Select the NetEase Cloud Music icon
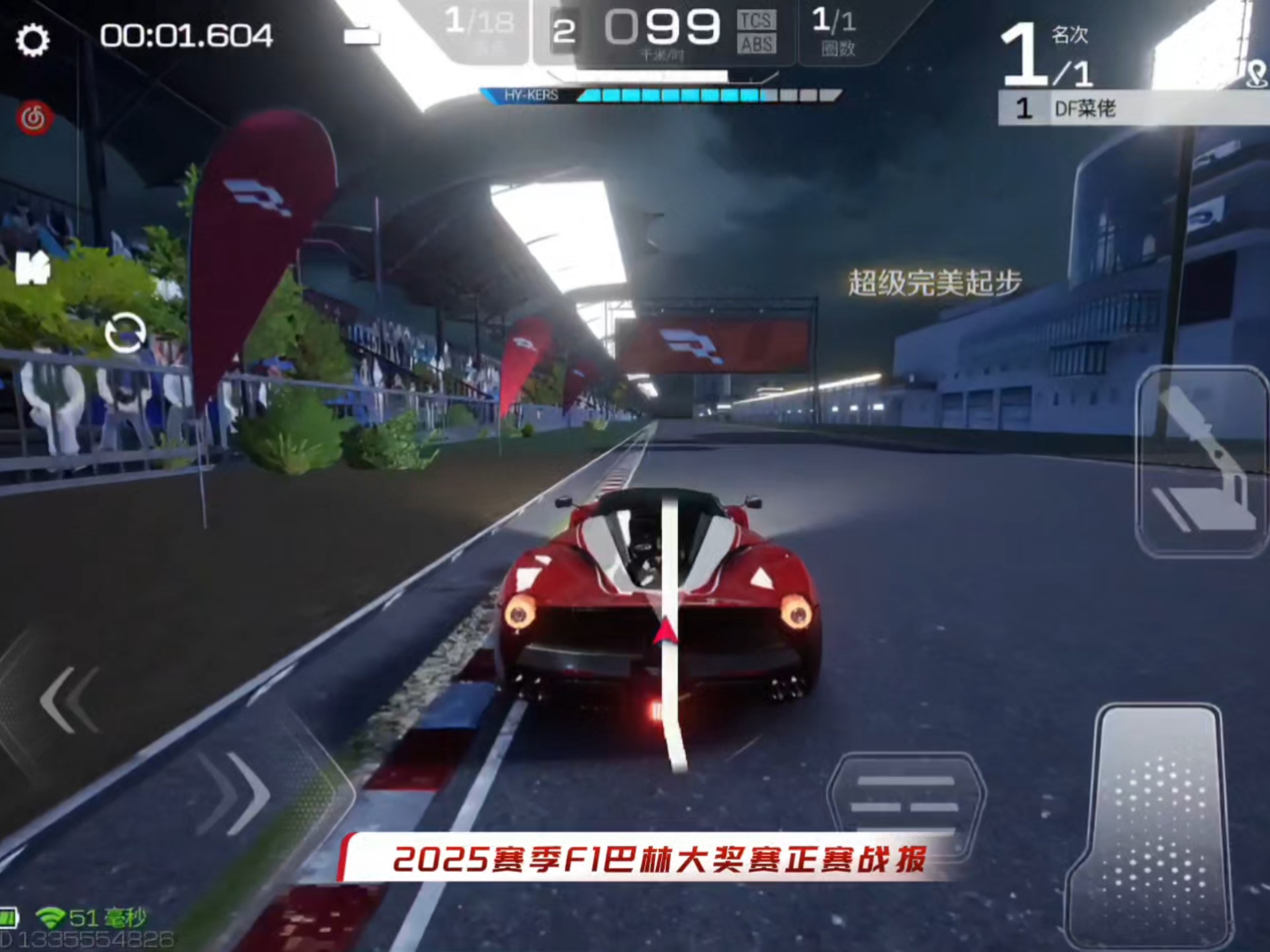 point(34,116)
